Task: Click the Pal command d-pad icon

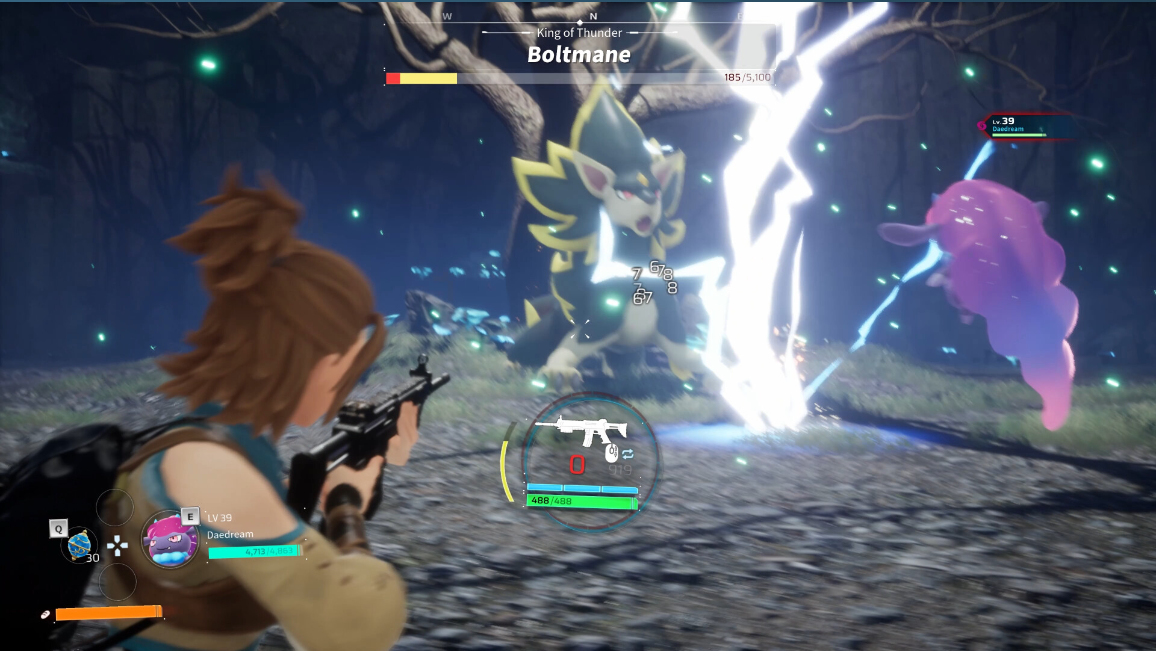Action: [118, 545]
